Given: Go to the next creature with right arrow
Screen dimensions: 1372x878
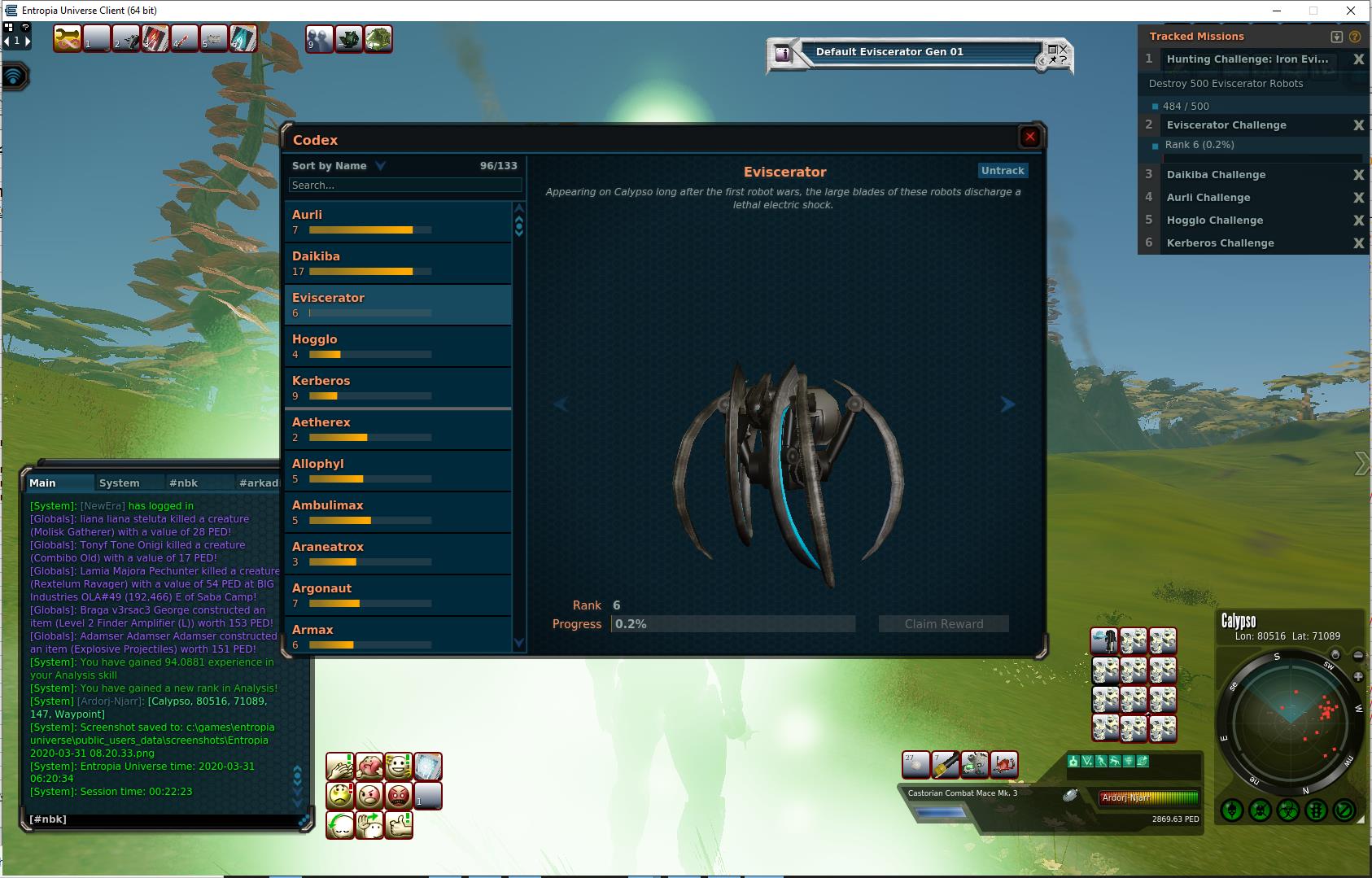Looking at the screenshot, I should (x=1007, y=404).
